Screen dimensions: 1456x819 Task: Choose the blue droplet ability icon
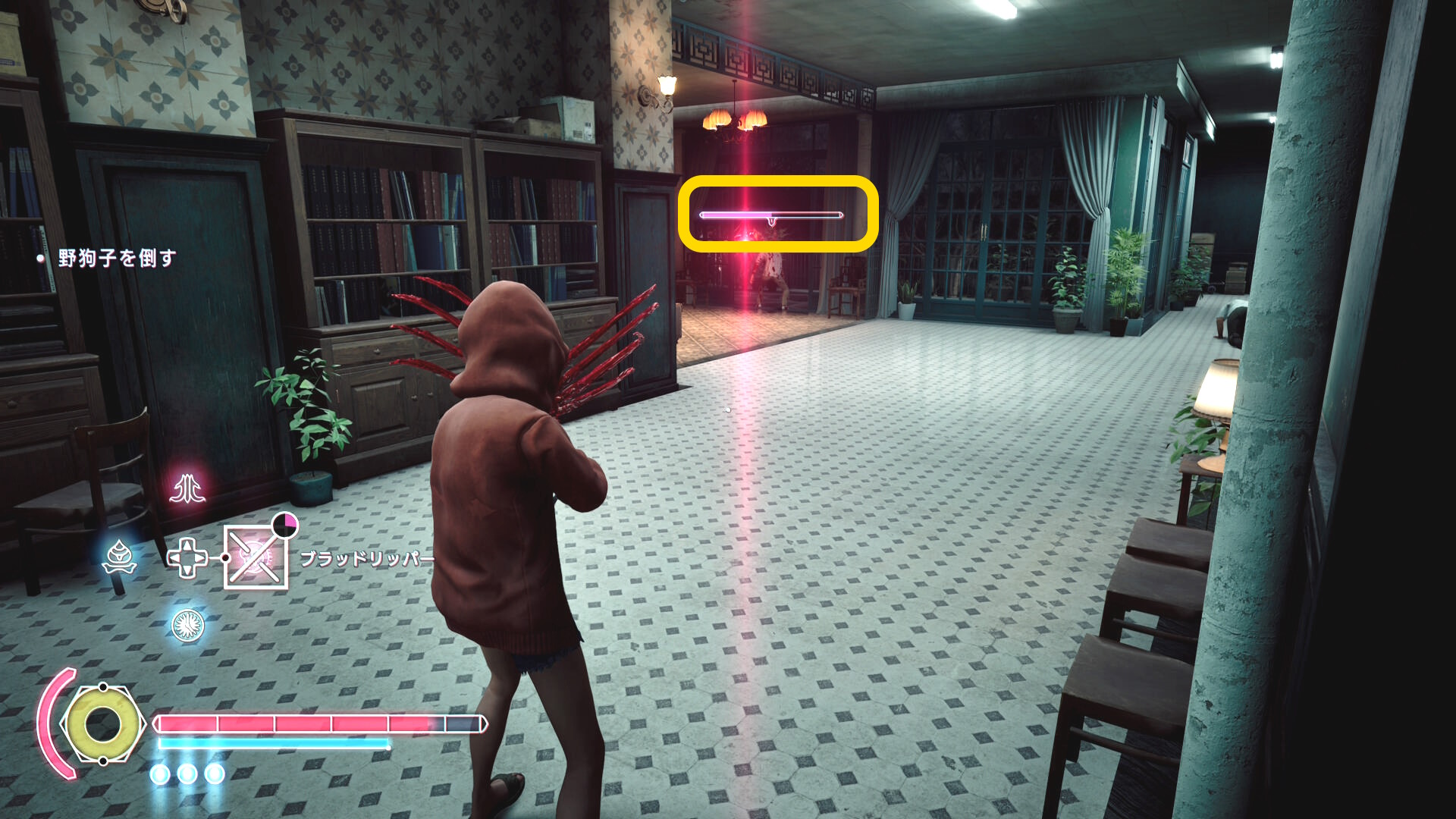click(120, 557)
